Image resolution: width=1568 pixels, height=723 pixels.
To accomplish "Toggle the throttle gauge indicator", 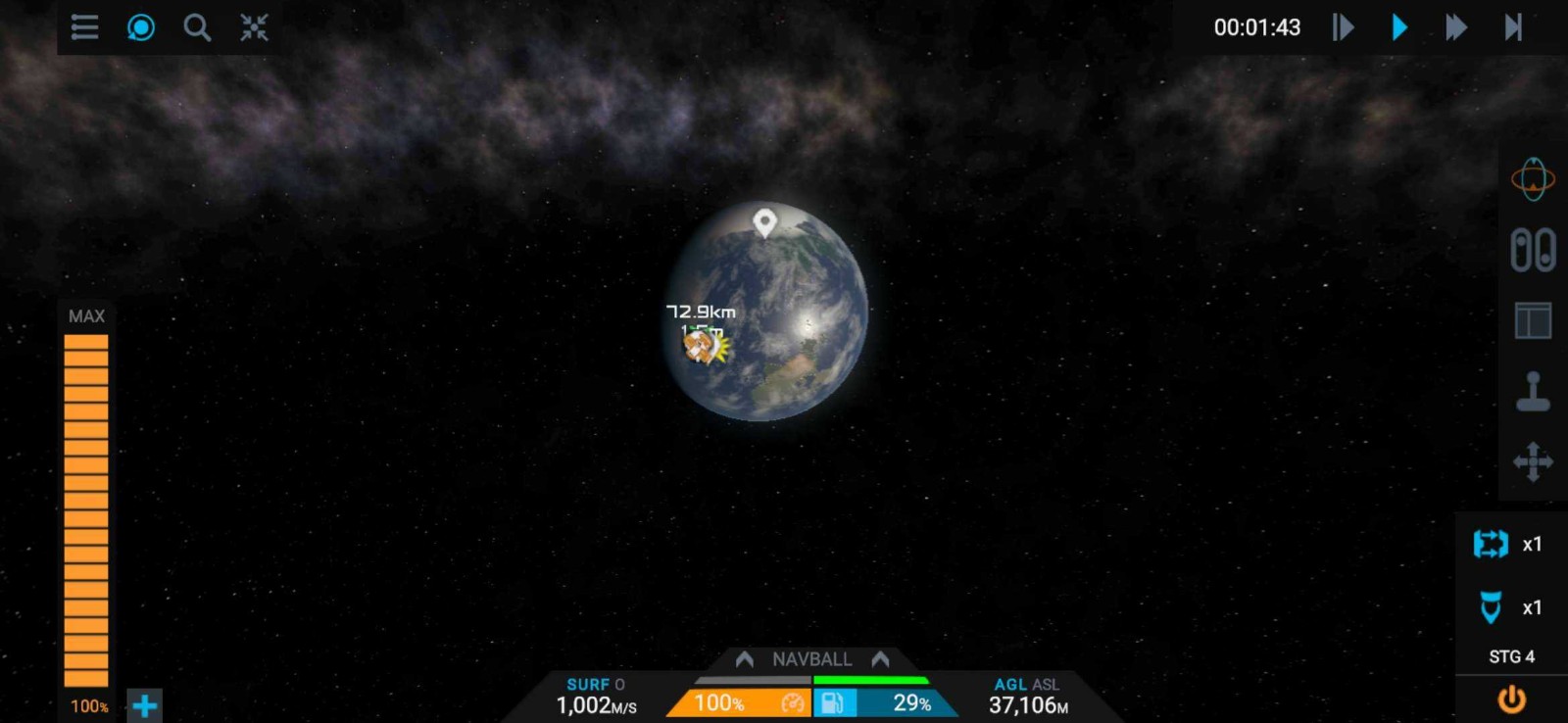I will click(794, 702).
